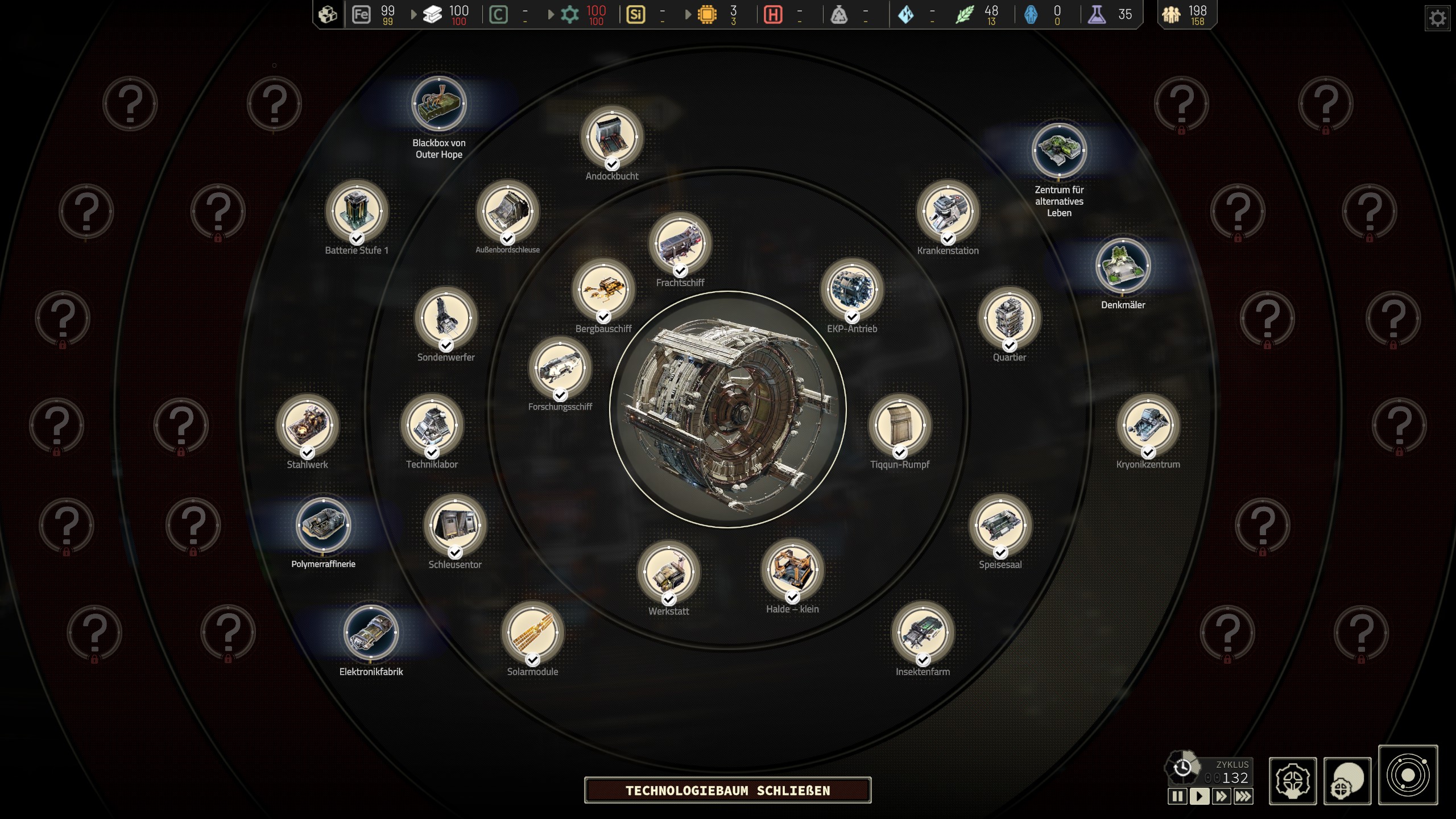Choose the EKP-Antrieb node
Image resolution: width=1456 pixels, height=819 pixels.
[851, 289]
